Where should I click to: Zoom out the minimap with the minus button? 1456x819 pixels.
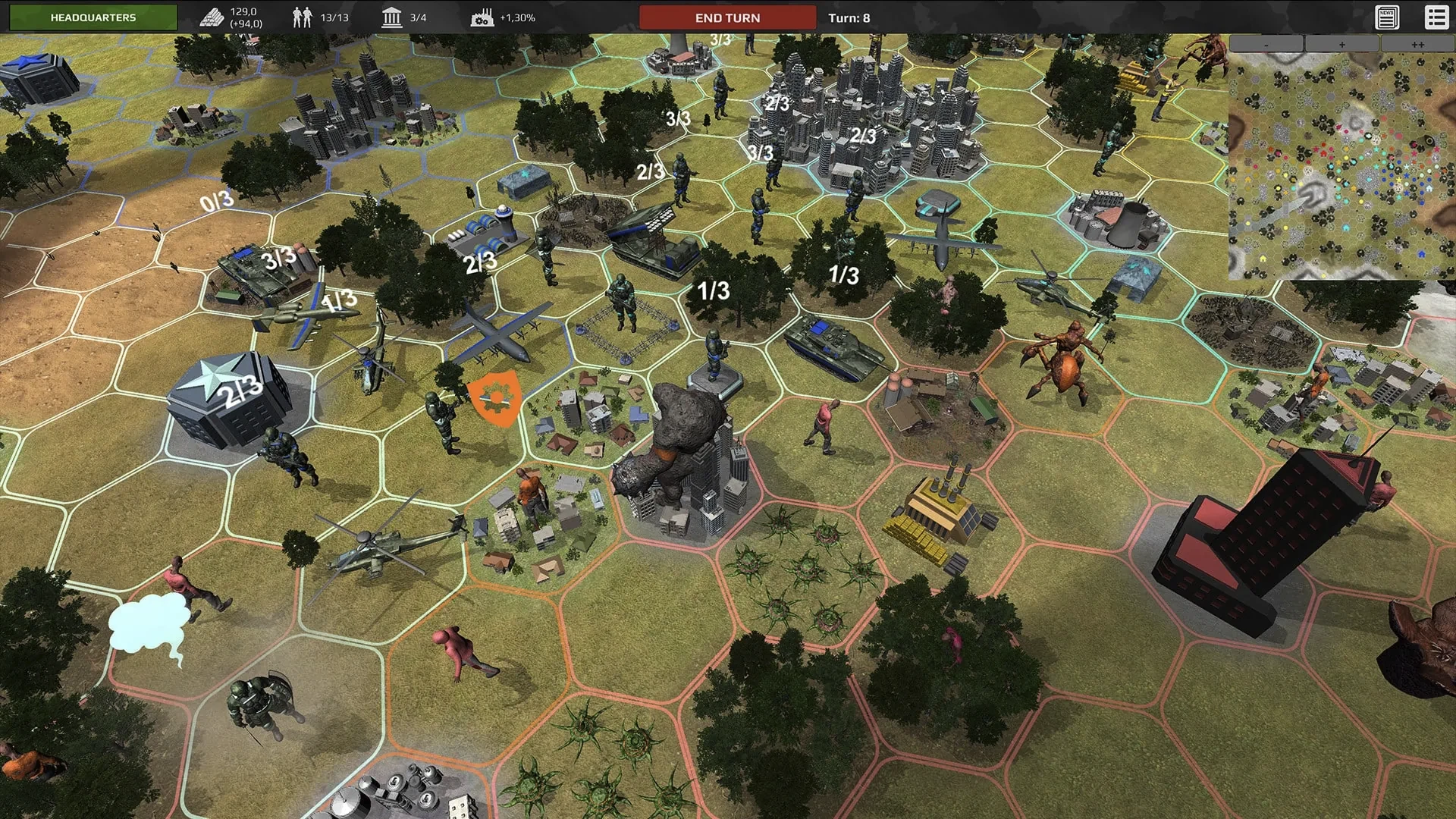1267,44
